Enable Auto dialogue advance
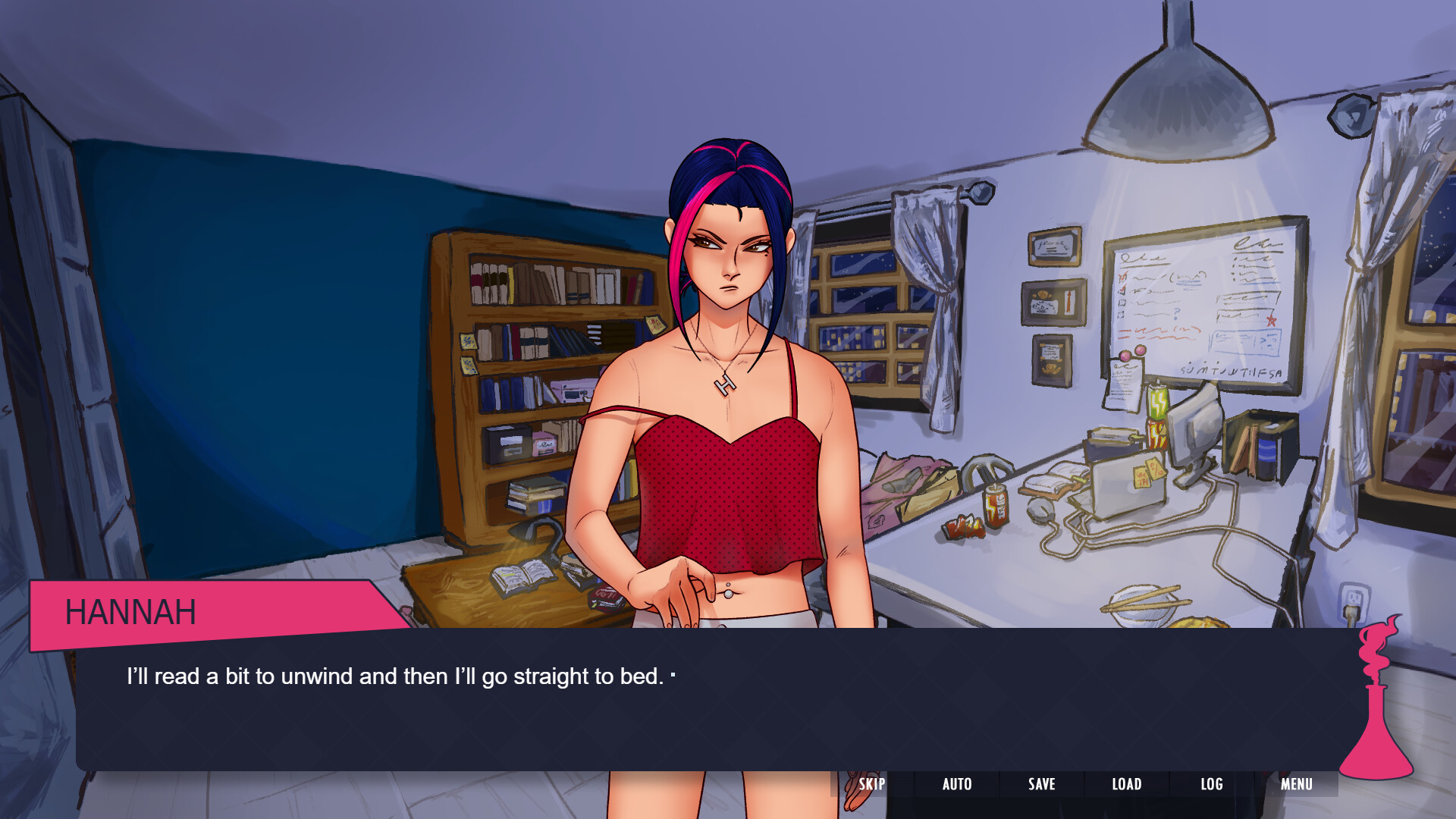Screen dimensions: 1456x819 (x=957, y=784)
